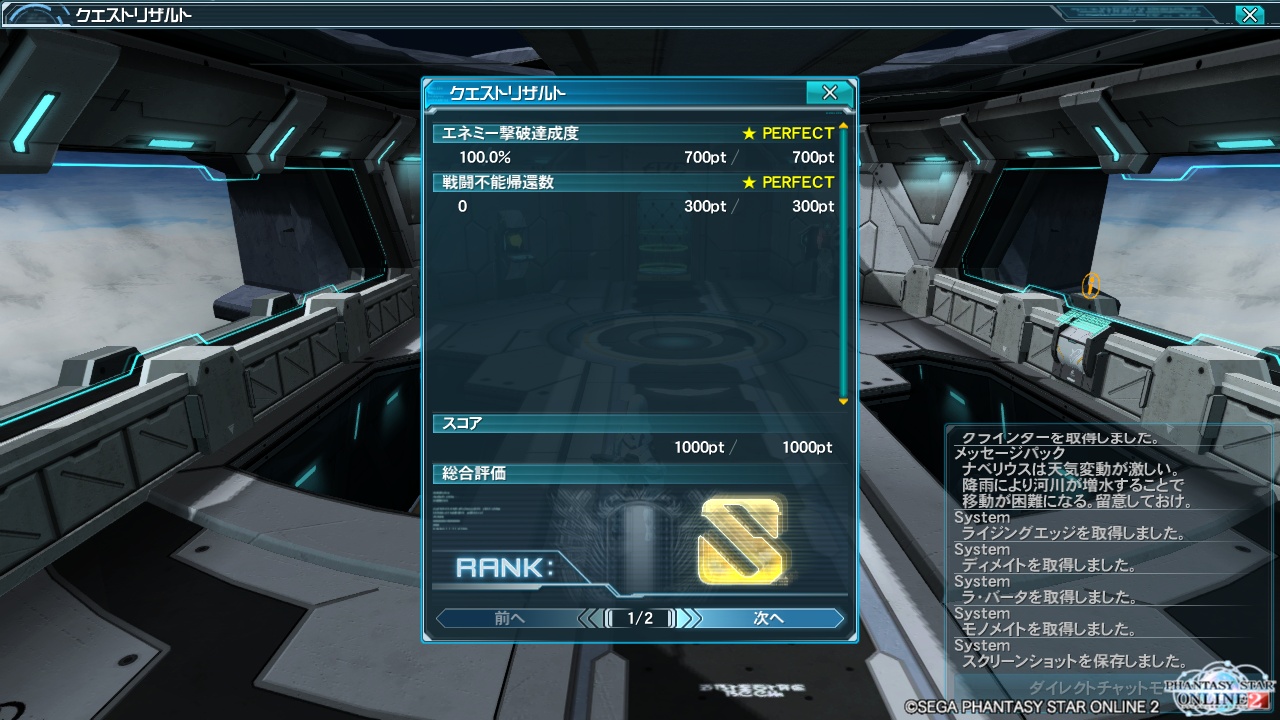This screenshot has height=720, width=1280.
Task: Close the Quest Result dialog
Action: pyautogui.click(x=829, y=93)
